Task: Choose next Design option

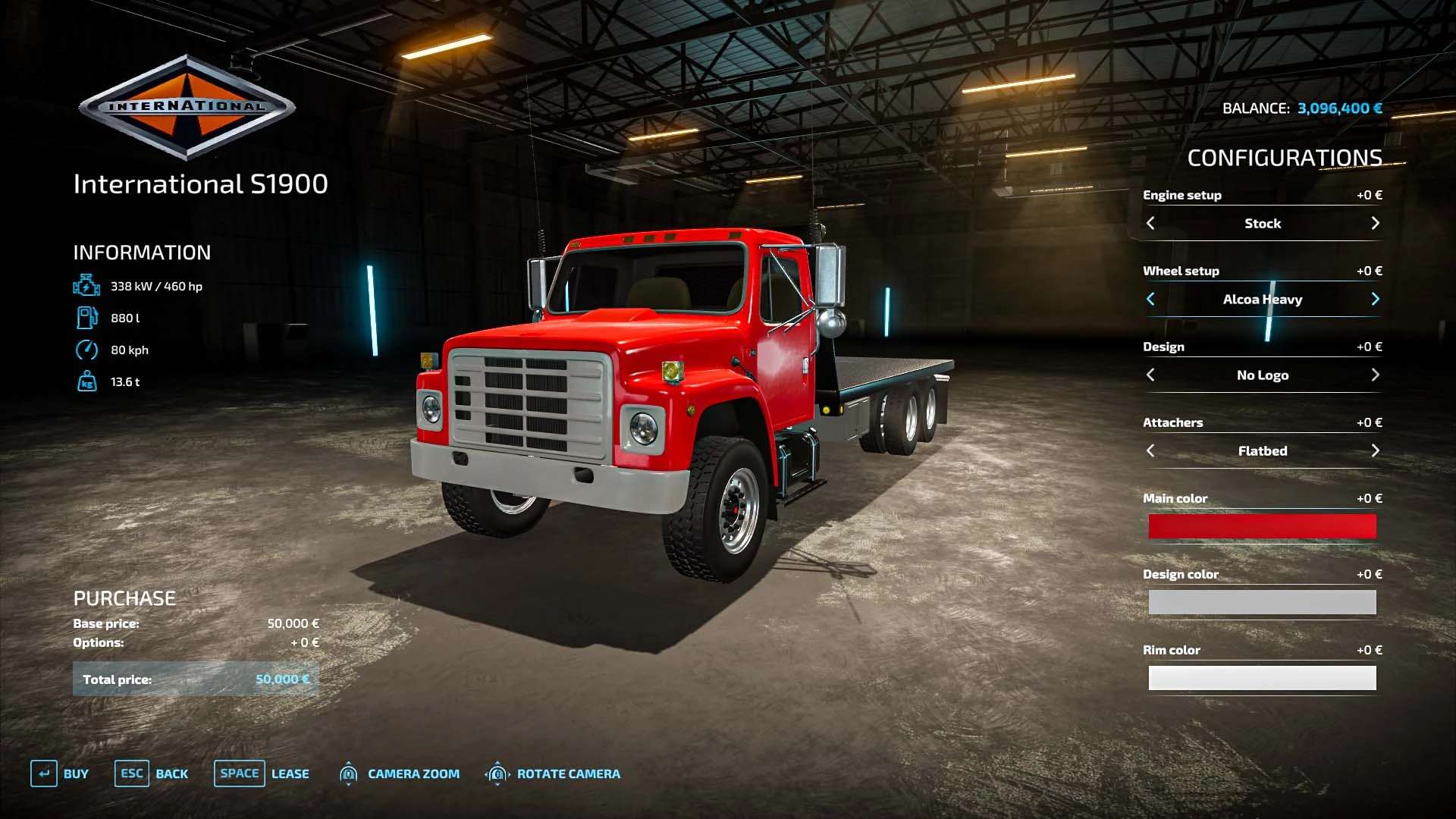Action: tap(1375, 375)
